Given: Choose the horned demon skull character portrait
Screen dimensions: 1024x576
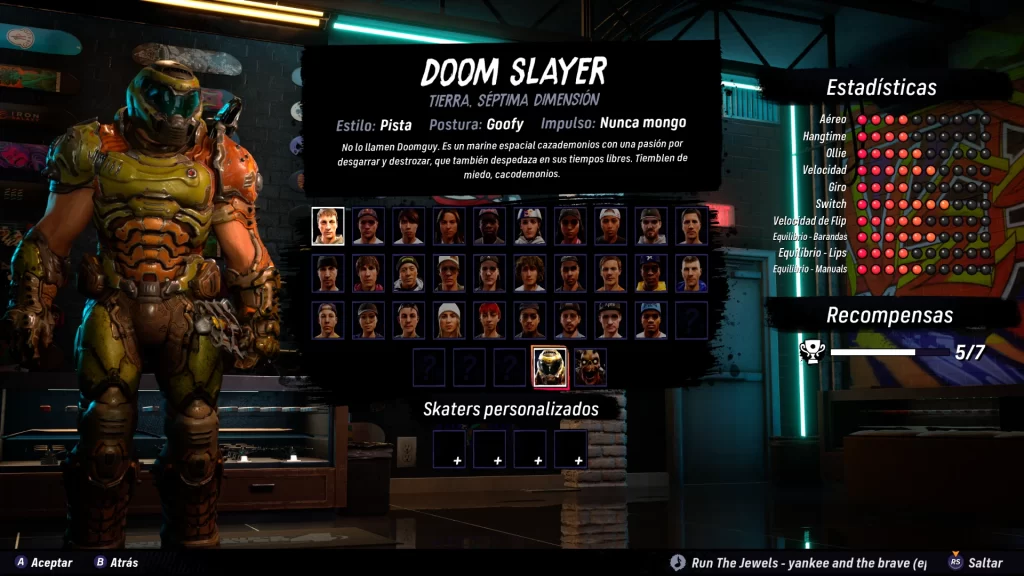Looking at the screenshot, I should 590,368.
